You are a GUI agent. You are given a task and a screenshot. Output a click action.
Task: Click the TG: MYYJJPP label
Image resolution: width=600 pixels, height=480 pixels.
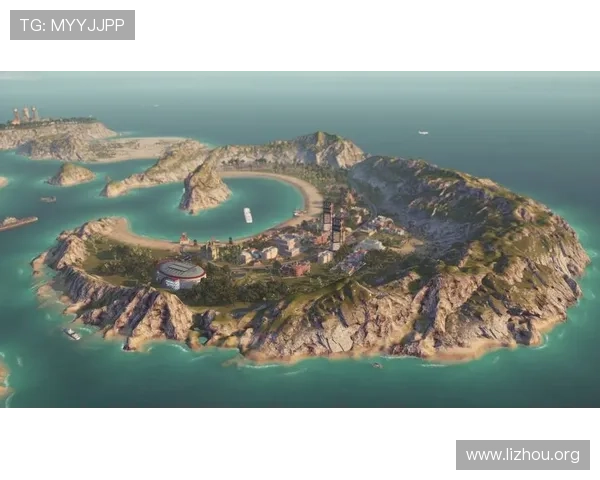[72, 25]
